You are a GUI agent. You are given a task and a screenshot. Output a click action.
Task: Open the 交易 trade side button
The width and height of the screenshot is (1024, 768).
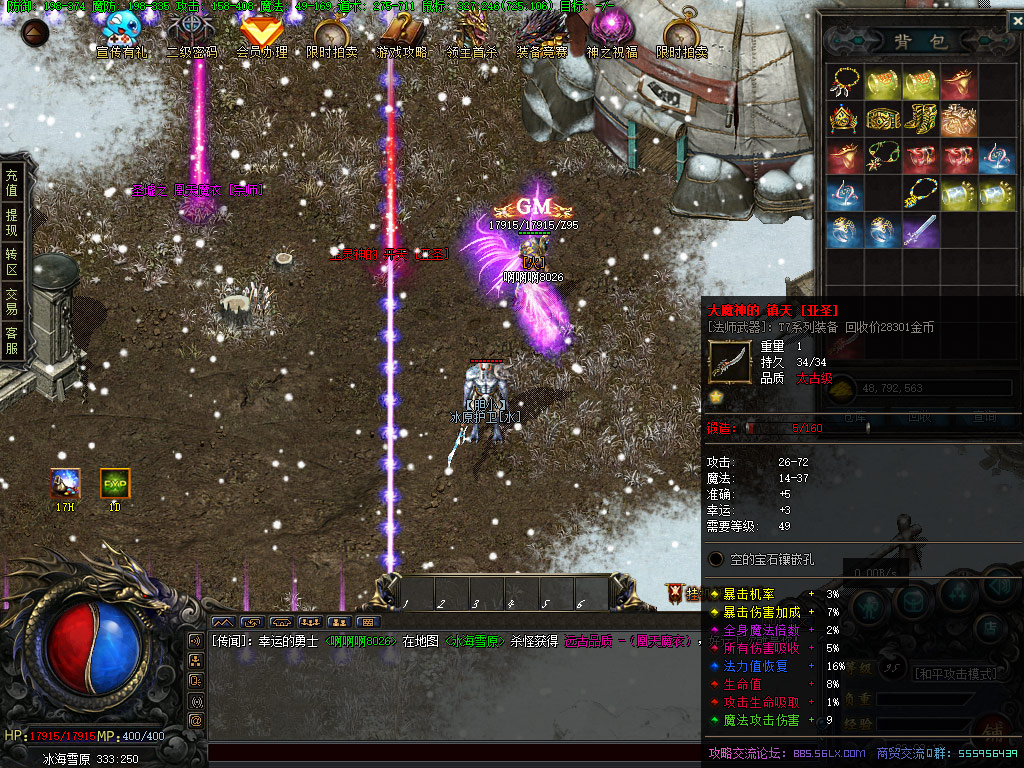(x=12, y=303)
